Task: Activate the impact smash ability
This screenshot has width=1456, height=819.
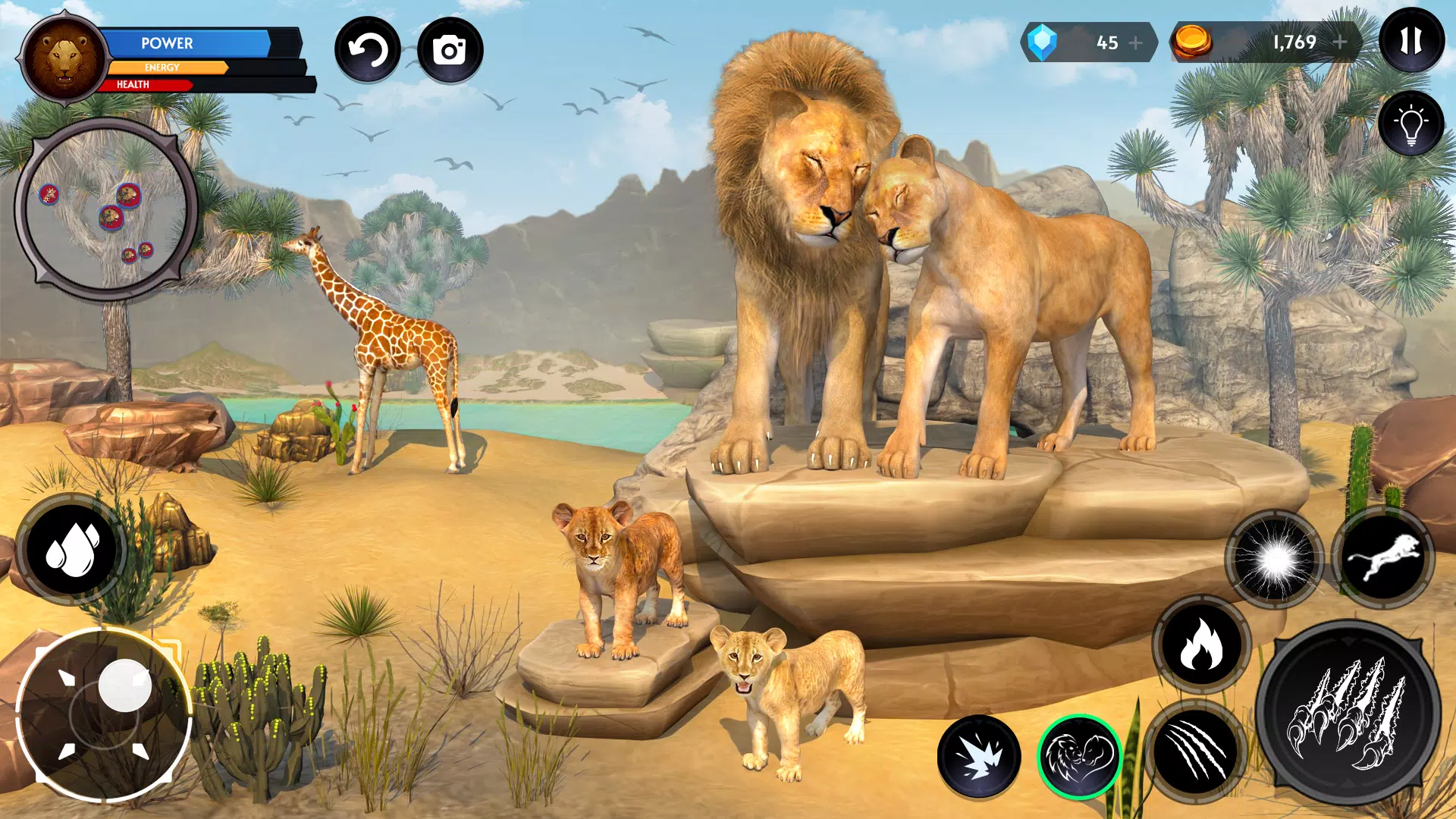Action: tap(978, 756)
